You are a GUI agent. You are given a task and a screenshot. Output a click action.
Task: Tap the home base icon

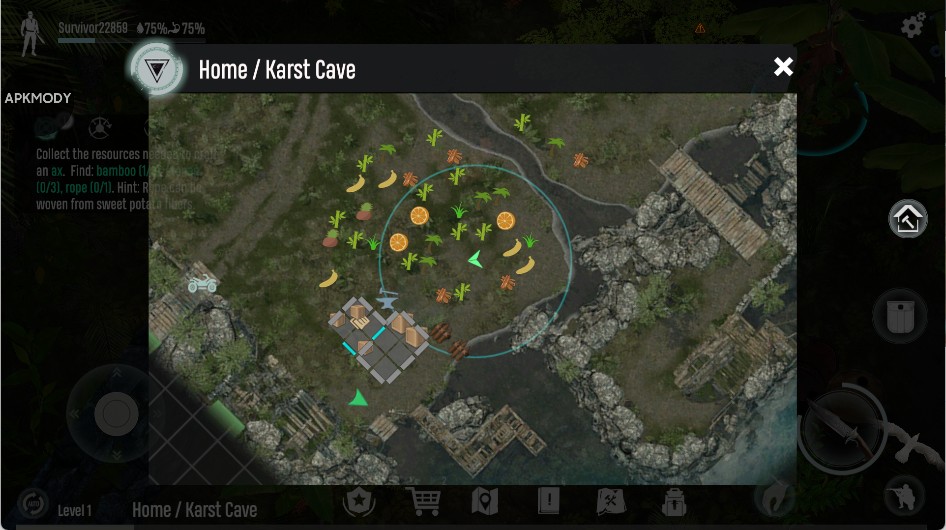pyautogui.click(x=908, y=219)
